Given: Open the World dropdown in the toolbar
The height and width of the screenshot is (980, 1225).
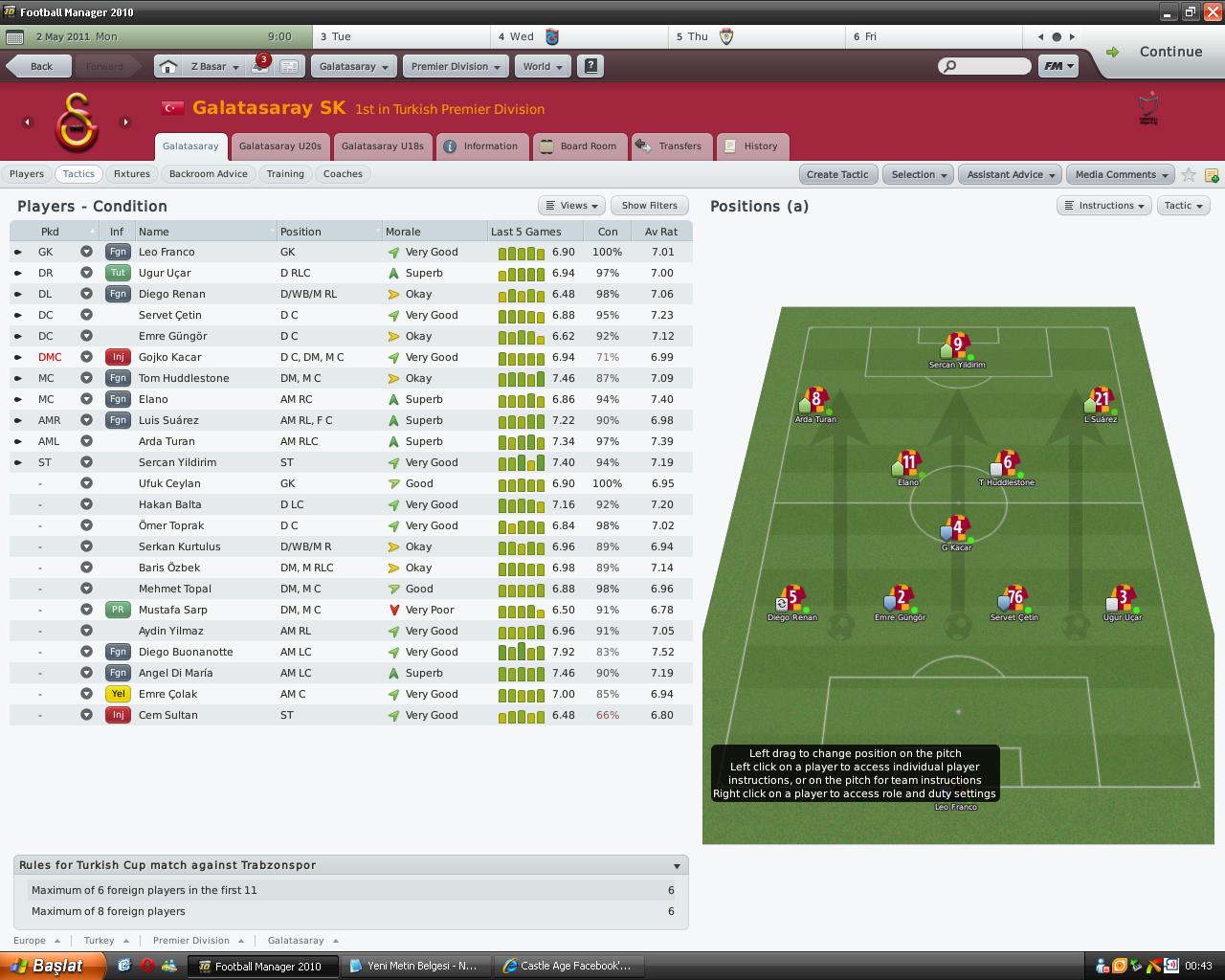Looking at the screenshot, I should [x=542, y=66].
